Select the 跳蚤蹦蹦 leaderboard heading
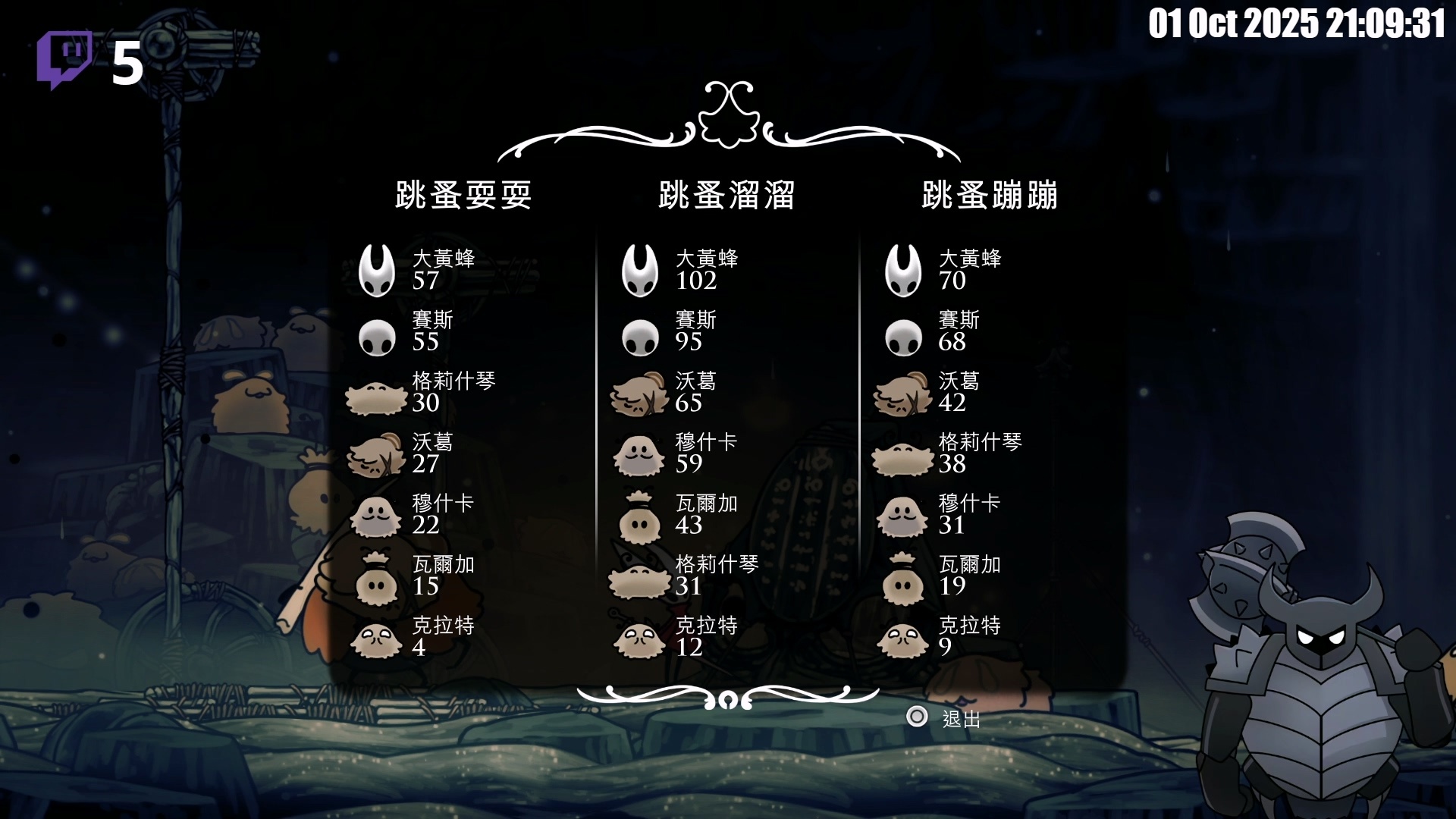The image size is (1456, 819). click(990, 196)
